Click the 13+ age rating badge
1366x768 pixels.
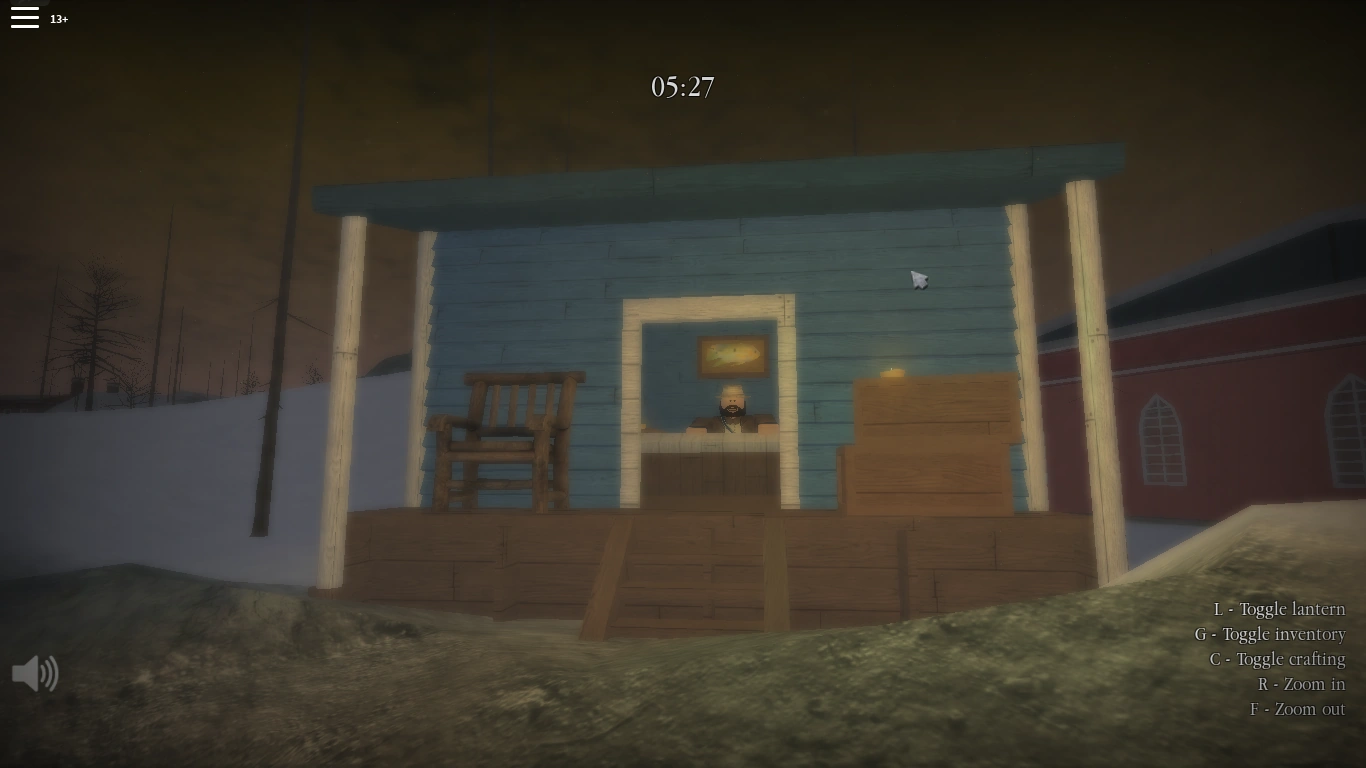coord(59,18)
